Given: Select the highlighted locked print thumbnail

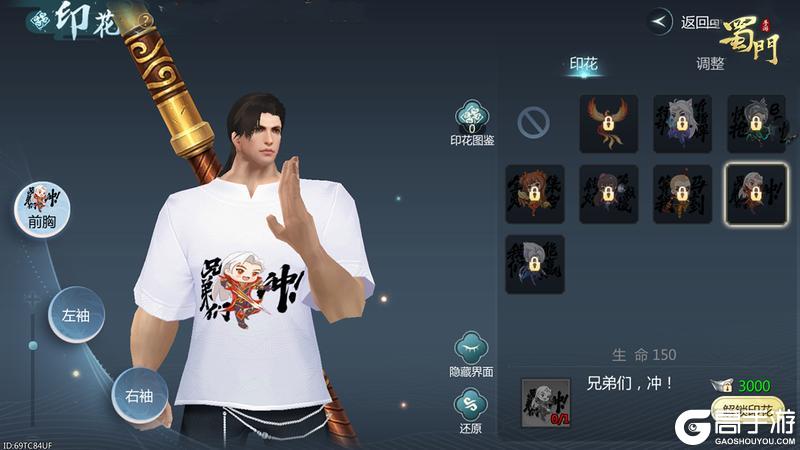Looking at the screenshot, I should click(755, 193).
